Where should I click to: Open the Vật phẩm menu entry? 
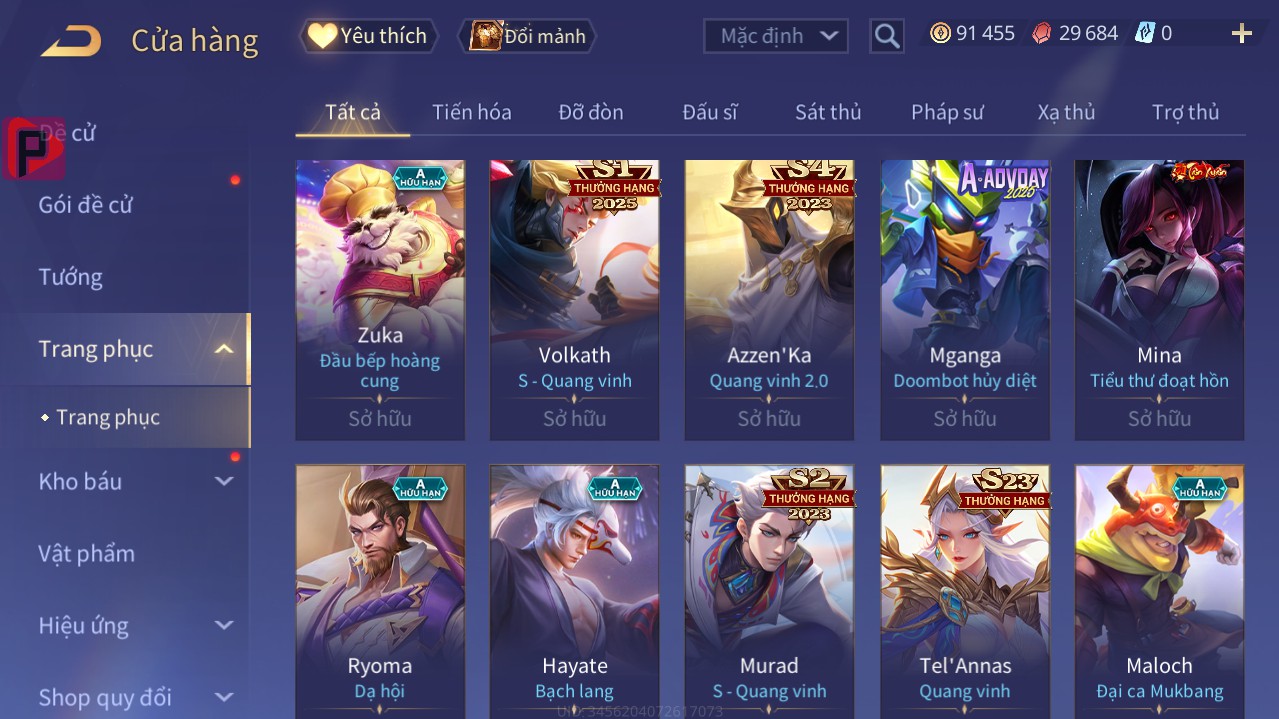coord(87,553)
